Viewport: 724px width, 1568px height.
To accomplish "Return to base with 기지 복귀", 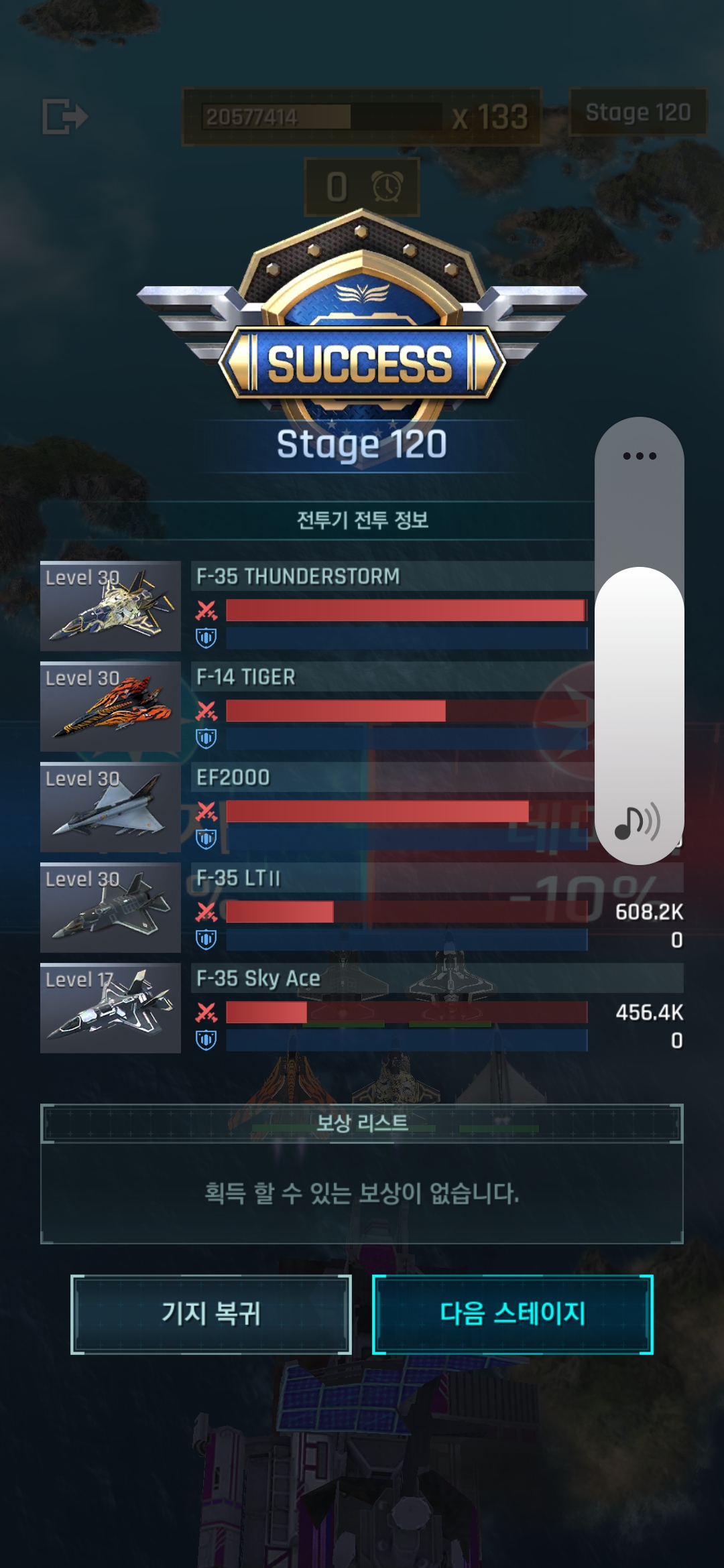I will pos(211,1314).
